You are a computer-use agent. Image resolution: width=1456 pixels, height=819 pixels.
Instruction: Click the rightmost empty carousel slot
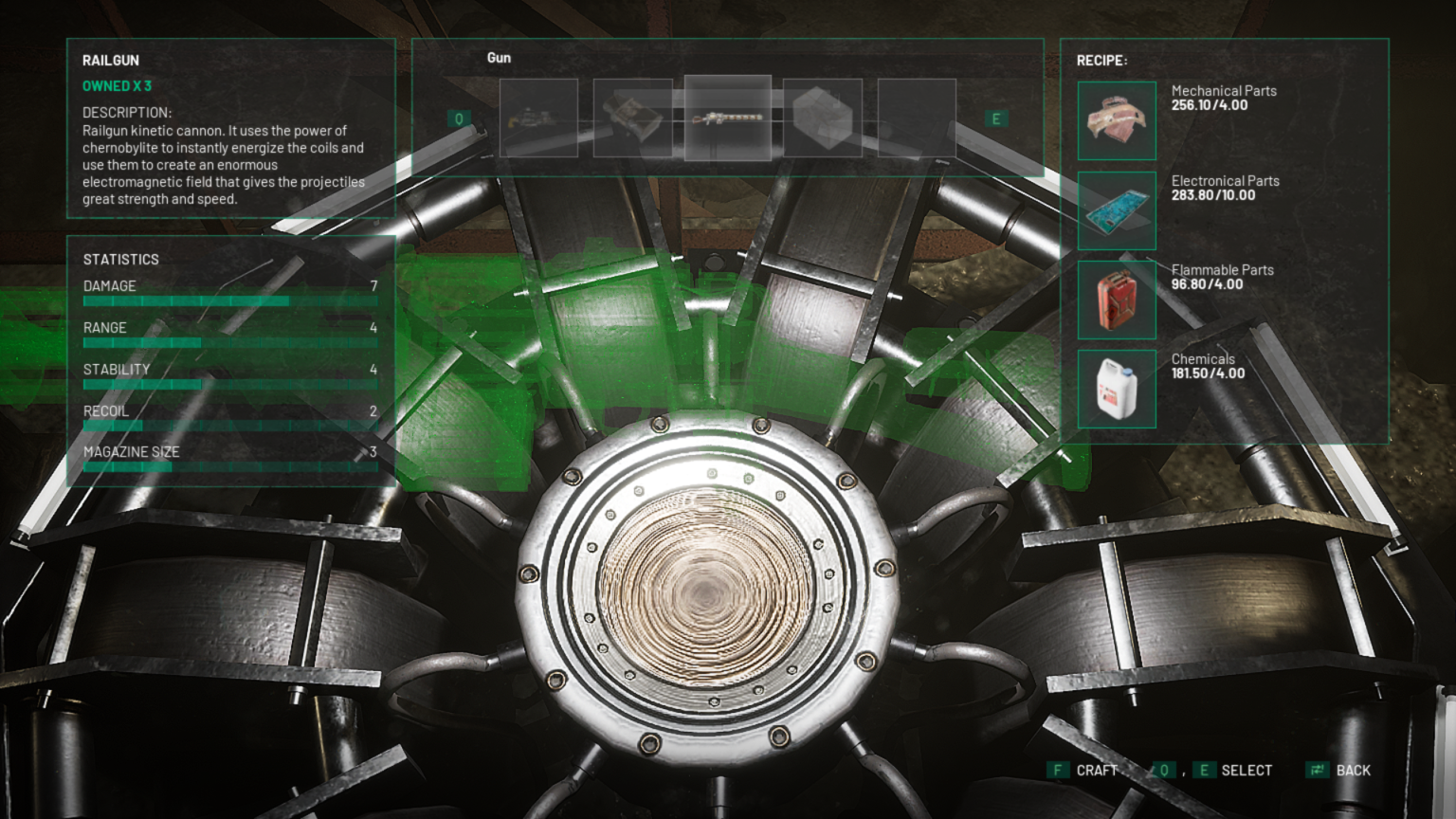[x=917, y=116]
